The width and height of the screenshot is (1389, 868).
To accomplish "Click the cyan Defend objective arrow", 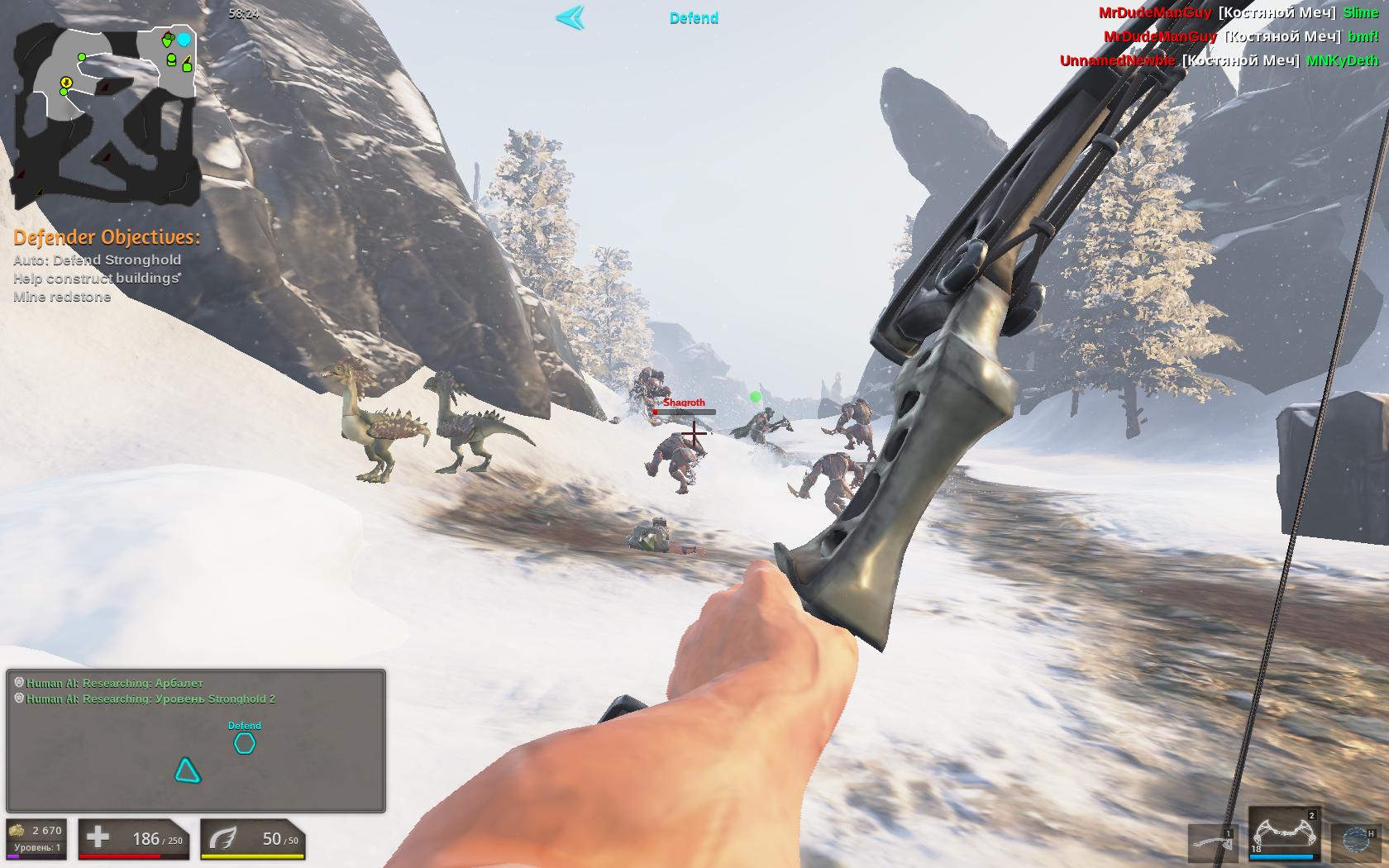I will (x=570, y=17).
